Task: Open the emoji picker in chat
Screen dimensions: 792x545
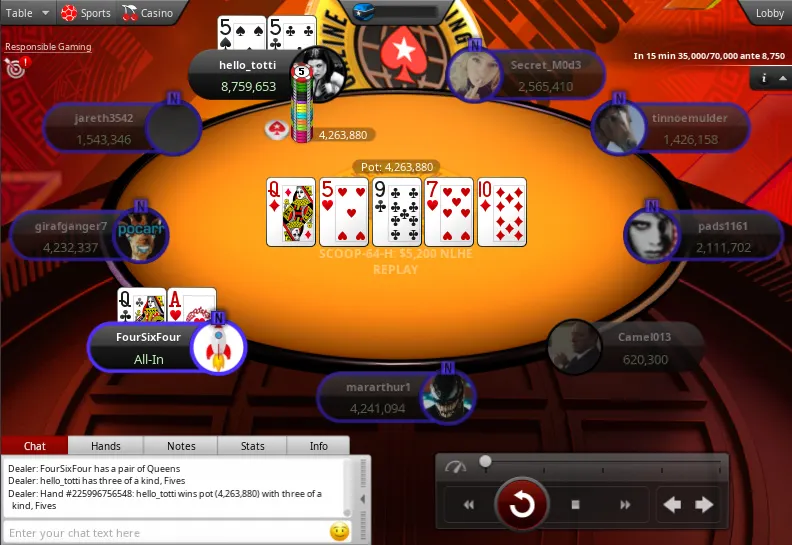Action: pos(339,532)
